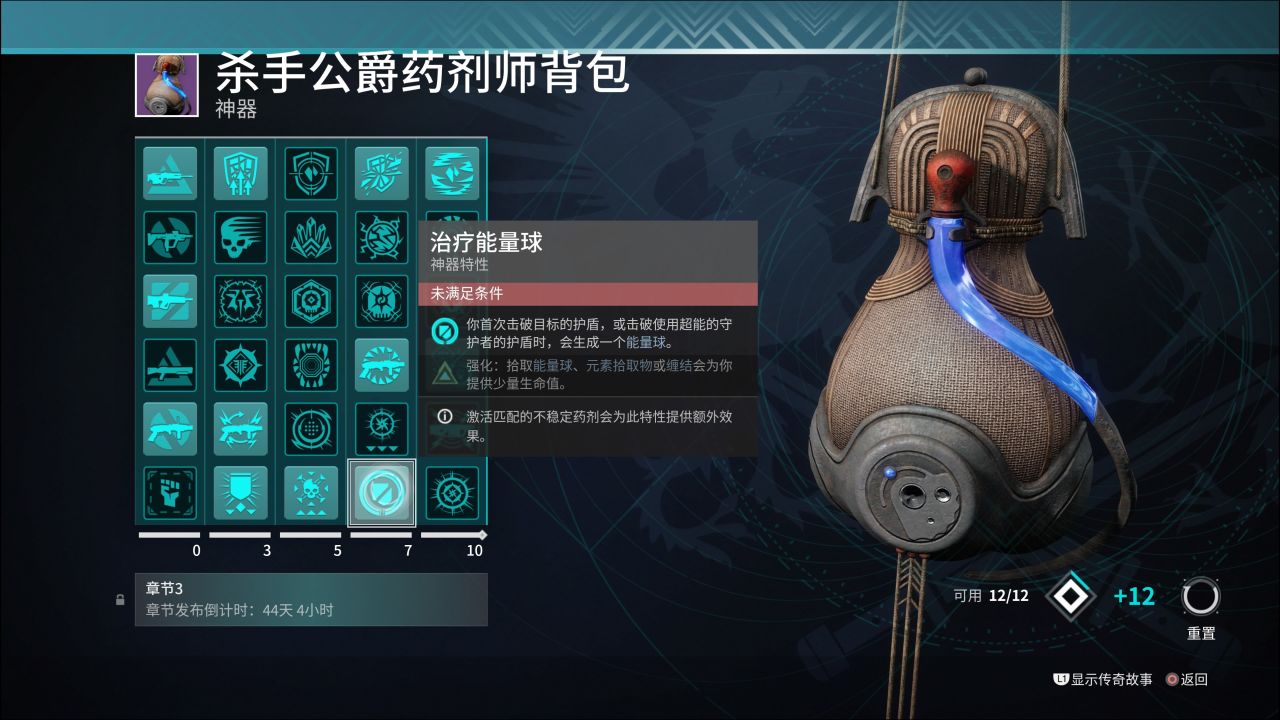Viewport: 1280px width, 720px height.
Task: Choose the clenched fist perk icon
Action: (170, 493)
